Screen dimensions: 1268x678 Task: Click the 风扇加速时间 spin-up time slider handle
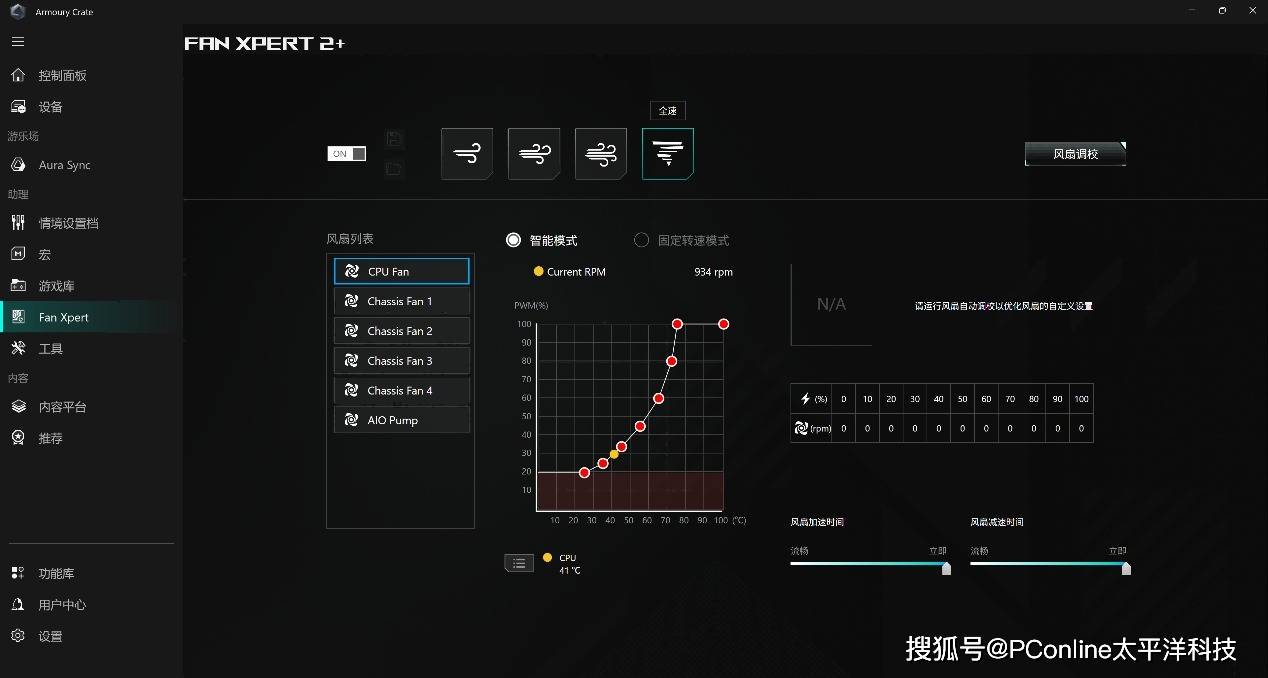(x=946, y=568)
